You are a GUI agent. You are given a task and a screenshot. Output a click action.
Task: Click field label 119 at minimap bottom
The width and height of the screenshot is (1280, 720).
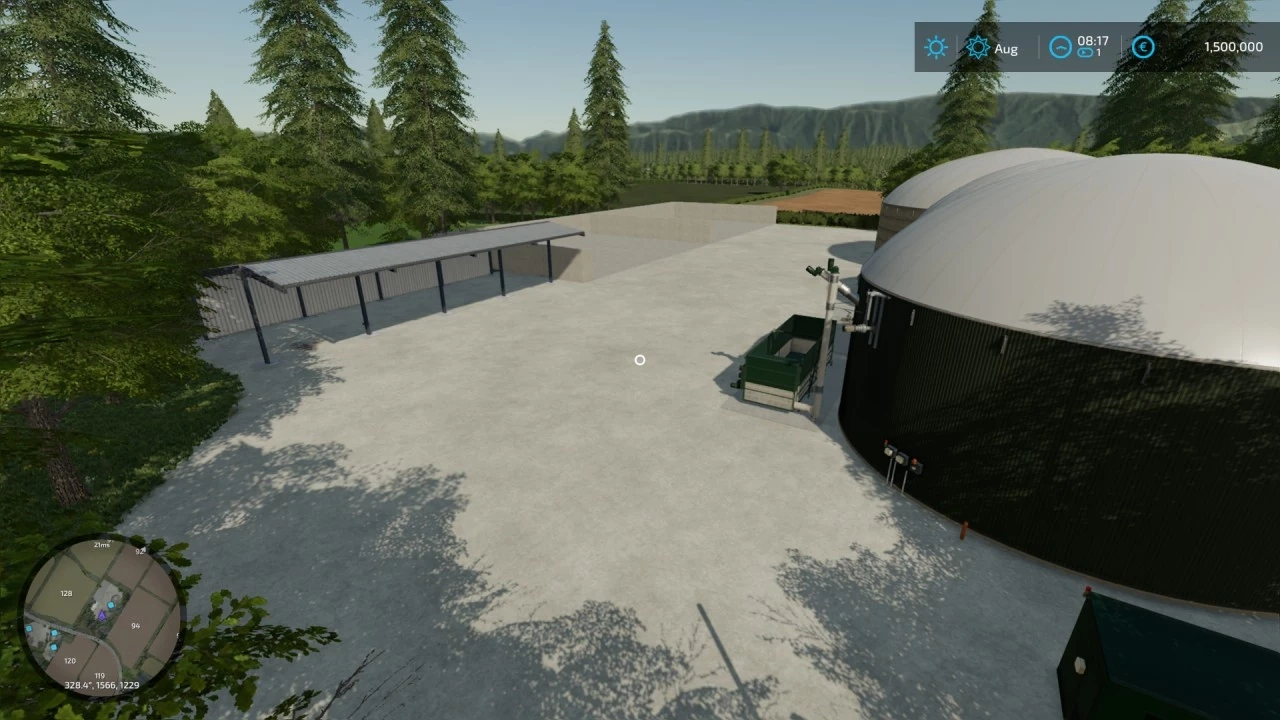[100, 675]
